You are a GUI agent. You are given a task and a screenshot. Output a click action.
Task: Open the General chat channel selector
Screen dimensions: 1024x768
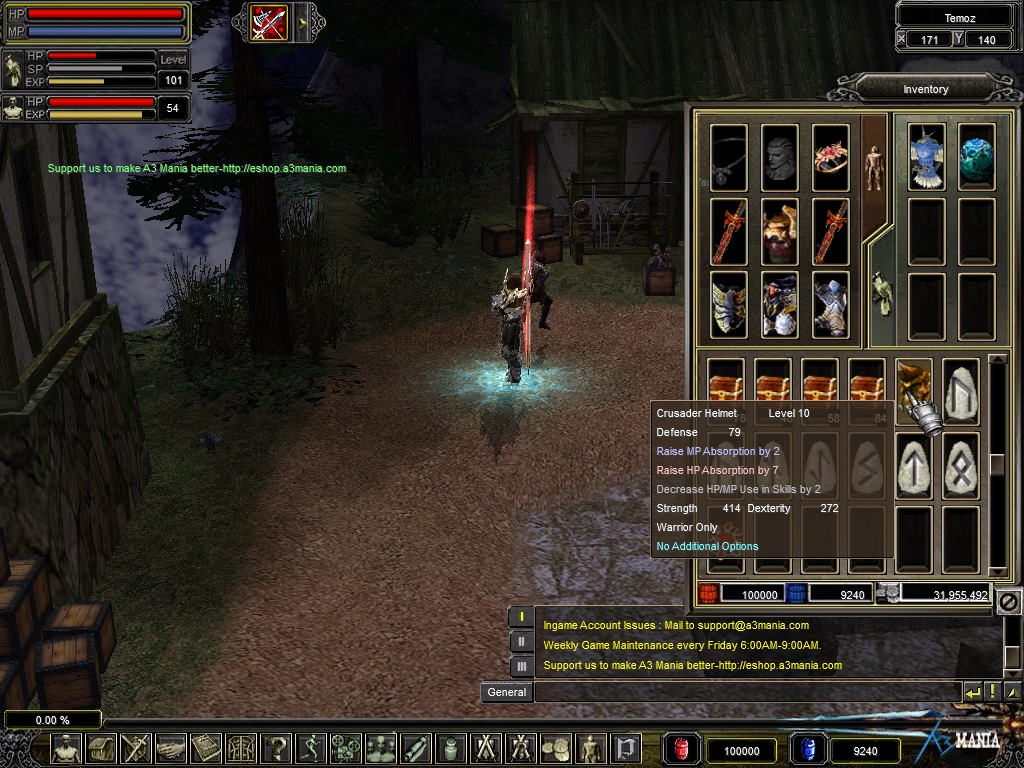(506, 692)
